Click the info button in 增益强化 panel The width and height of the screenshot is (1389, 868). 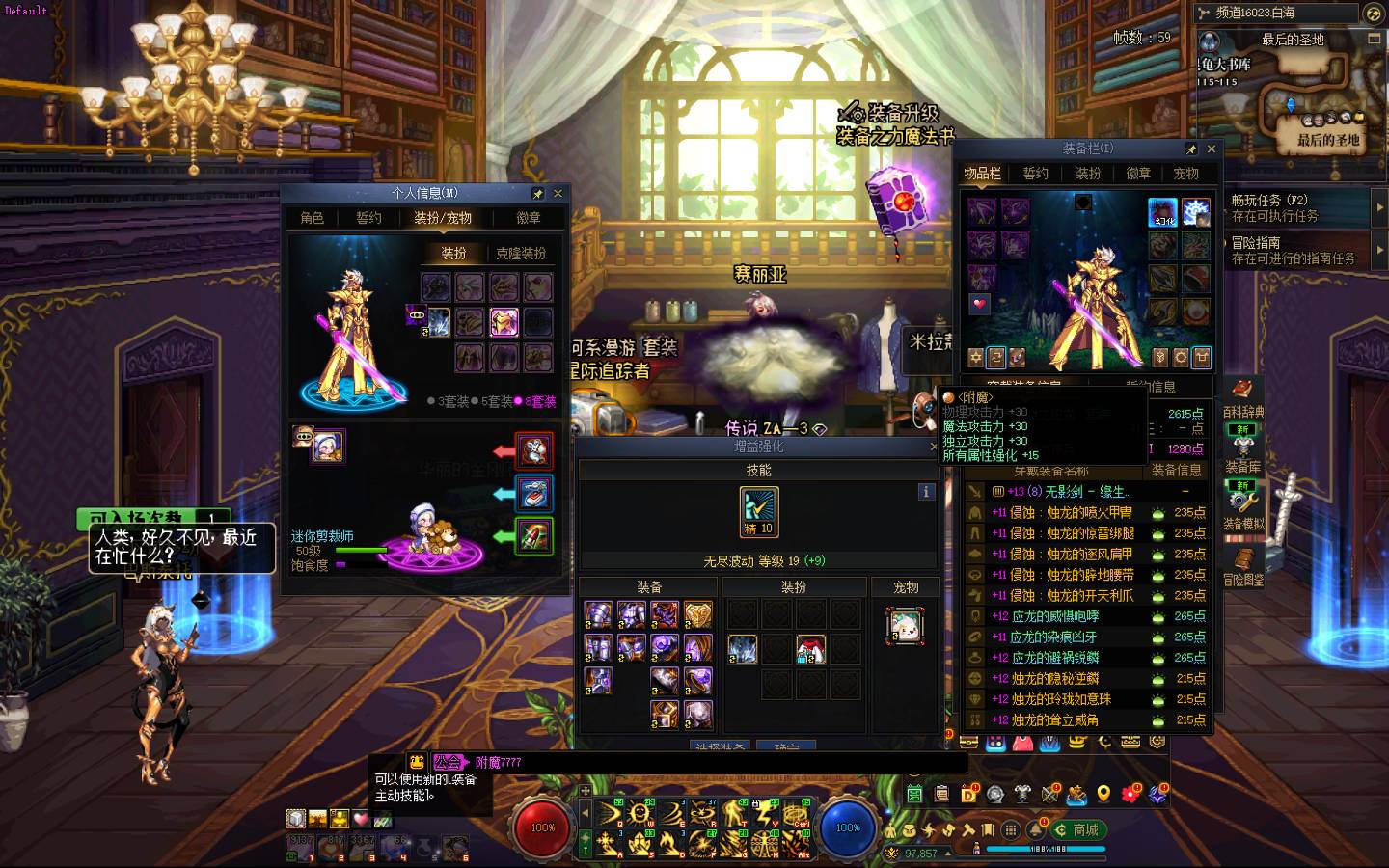pyautogui.click(x=925, y=492)
